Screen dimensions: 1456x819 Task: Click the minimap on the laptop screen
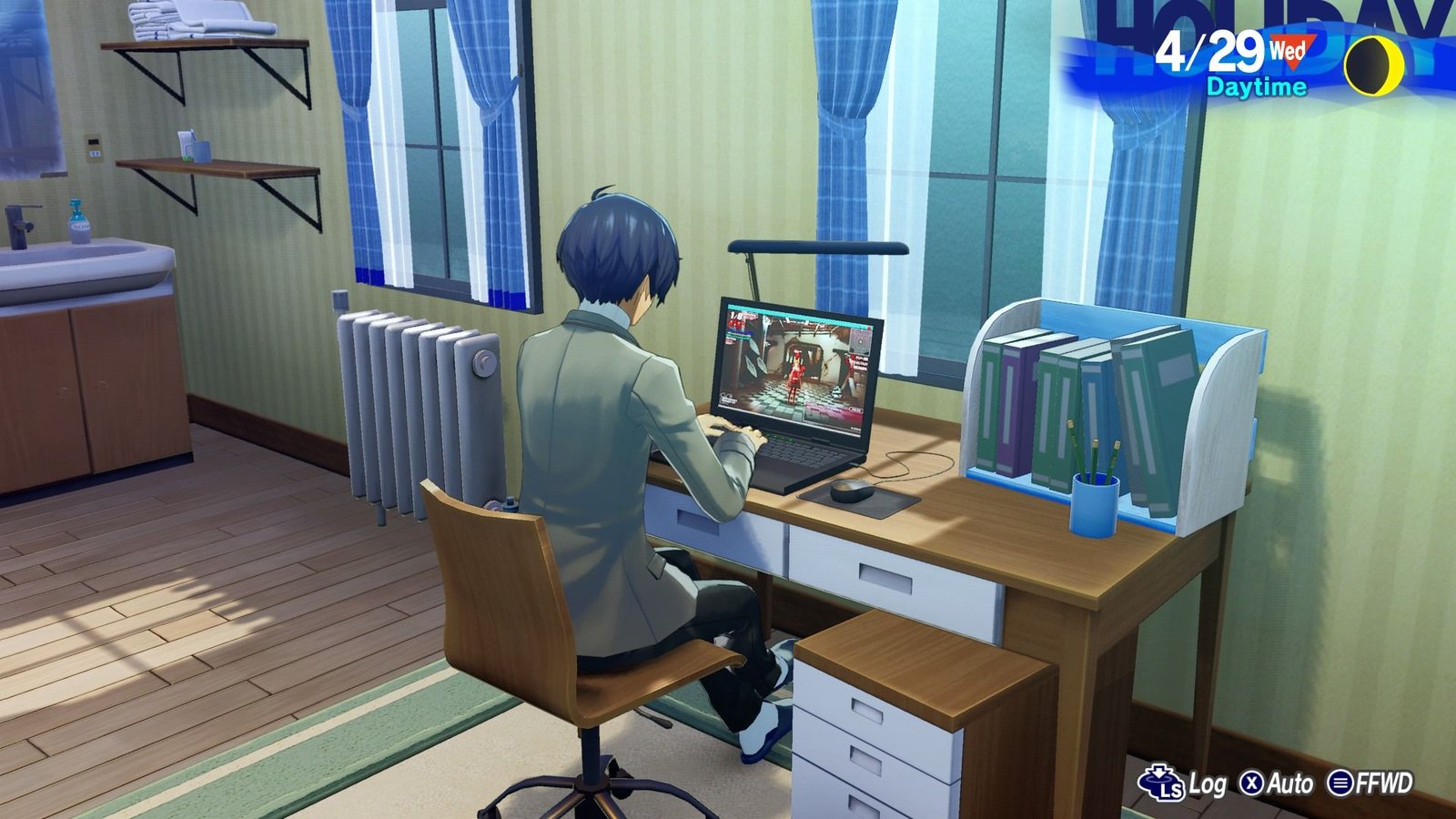tap(860, 339)
